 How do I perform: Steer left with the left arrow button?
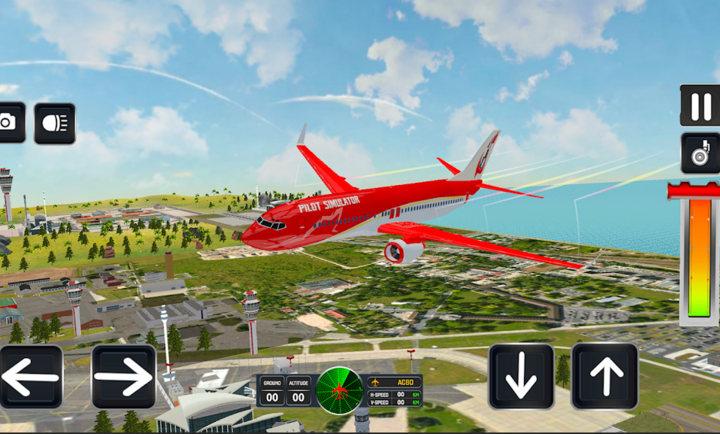click(x=30, y=377)
